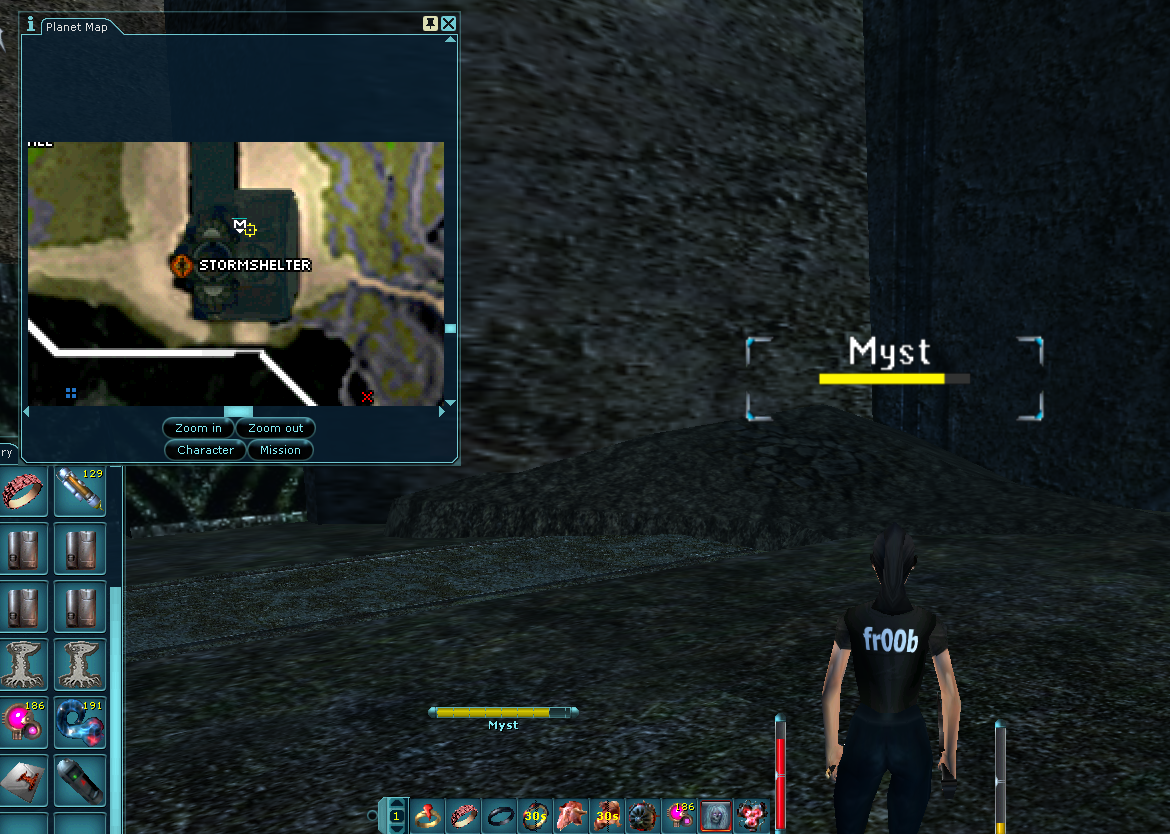Click the red X marker on map

pos(367,397)
